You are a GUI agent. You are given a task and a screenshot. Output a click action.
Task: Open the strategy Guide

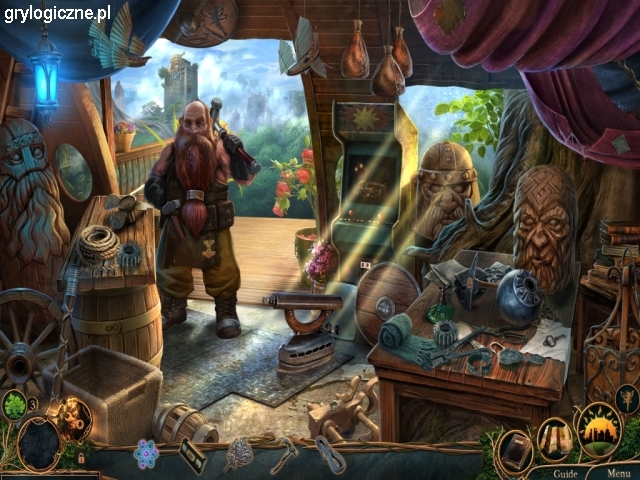click(565, 473)
